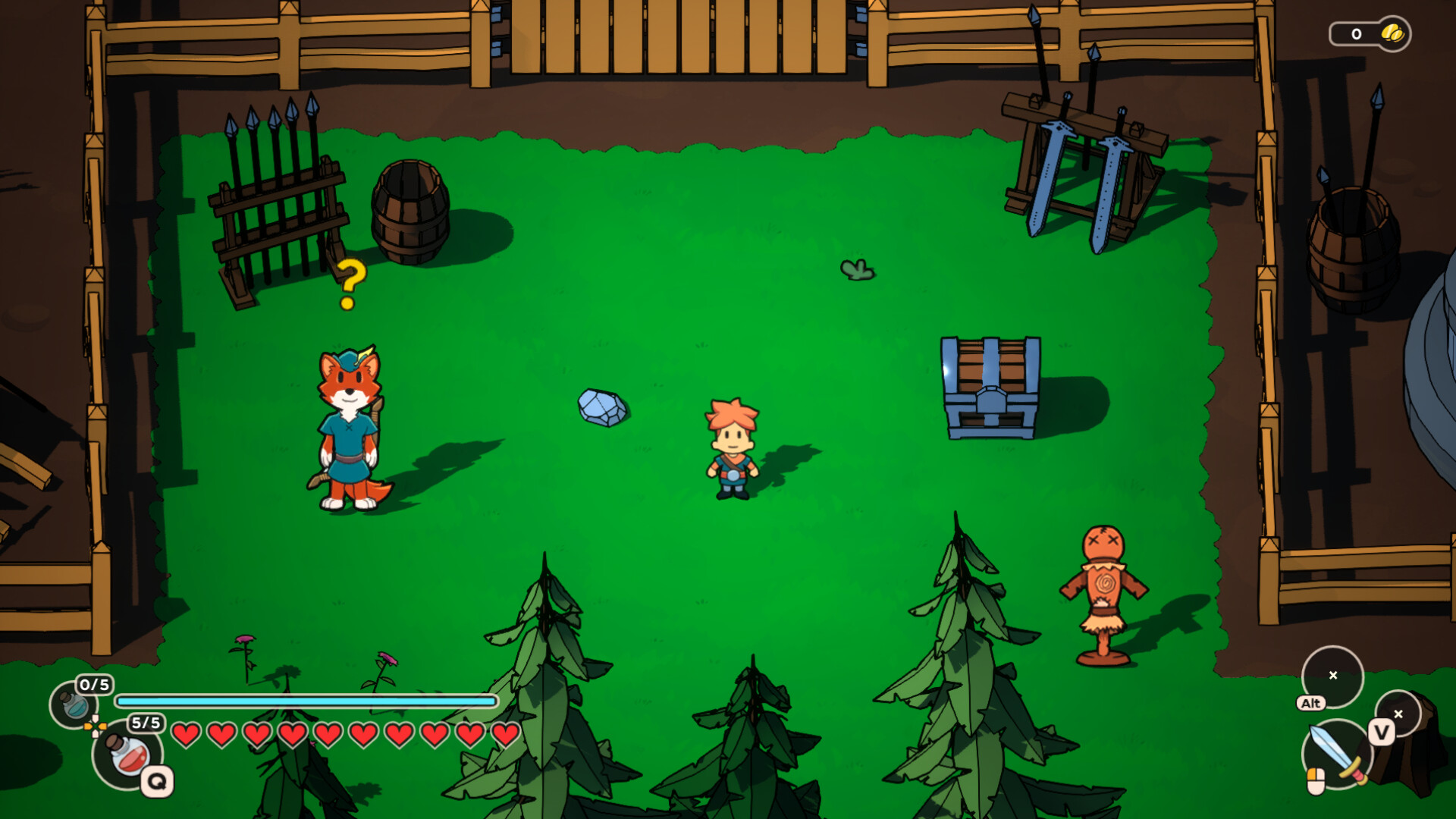The height and width of the screenshot is (819, 1456).
Task: Open the blue treasure chest
Action: (990, 387)
